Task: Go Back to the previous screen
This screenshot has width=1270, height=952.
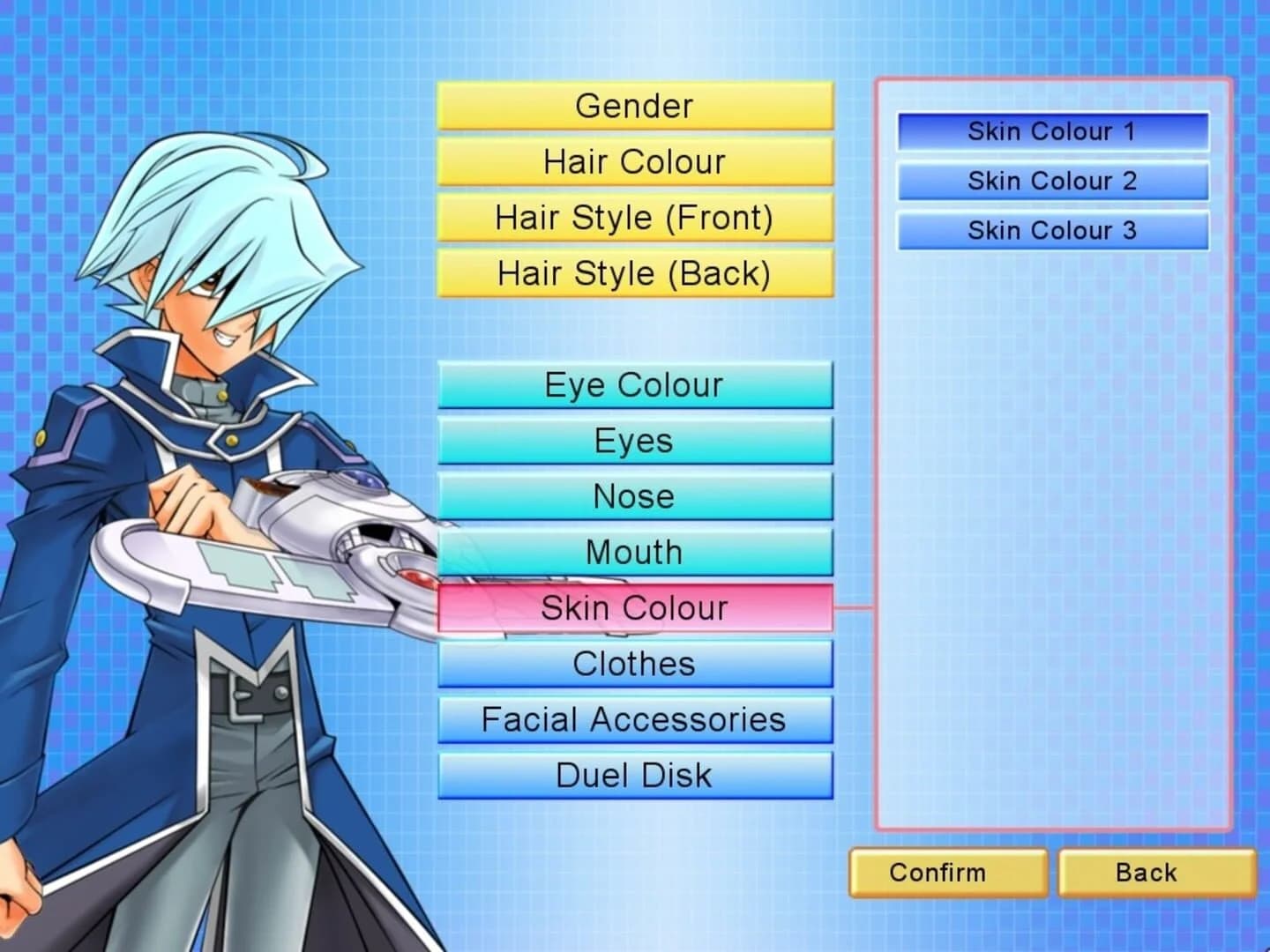Action: [x=1156, y=873]
